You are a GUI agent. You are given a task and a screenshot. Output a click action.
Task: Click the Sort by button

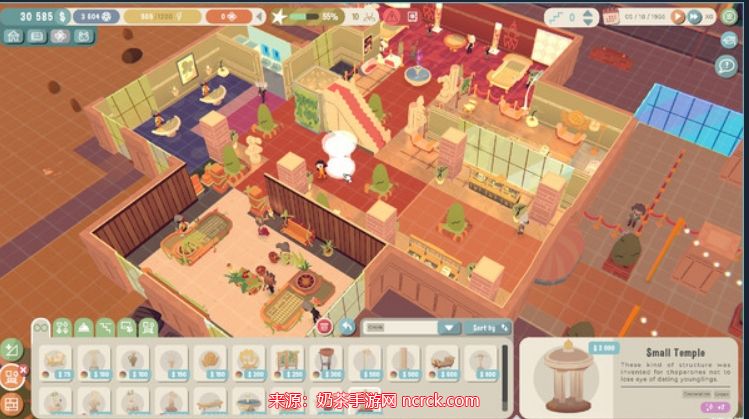pyautogui.click(x=486, y=327)
